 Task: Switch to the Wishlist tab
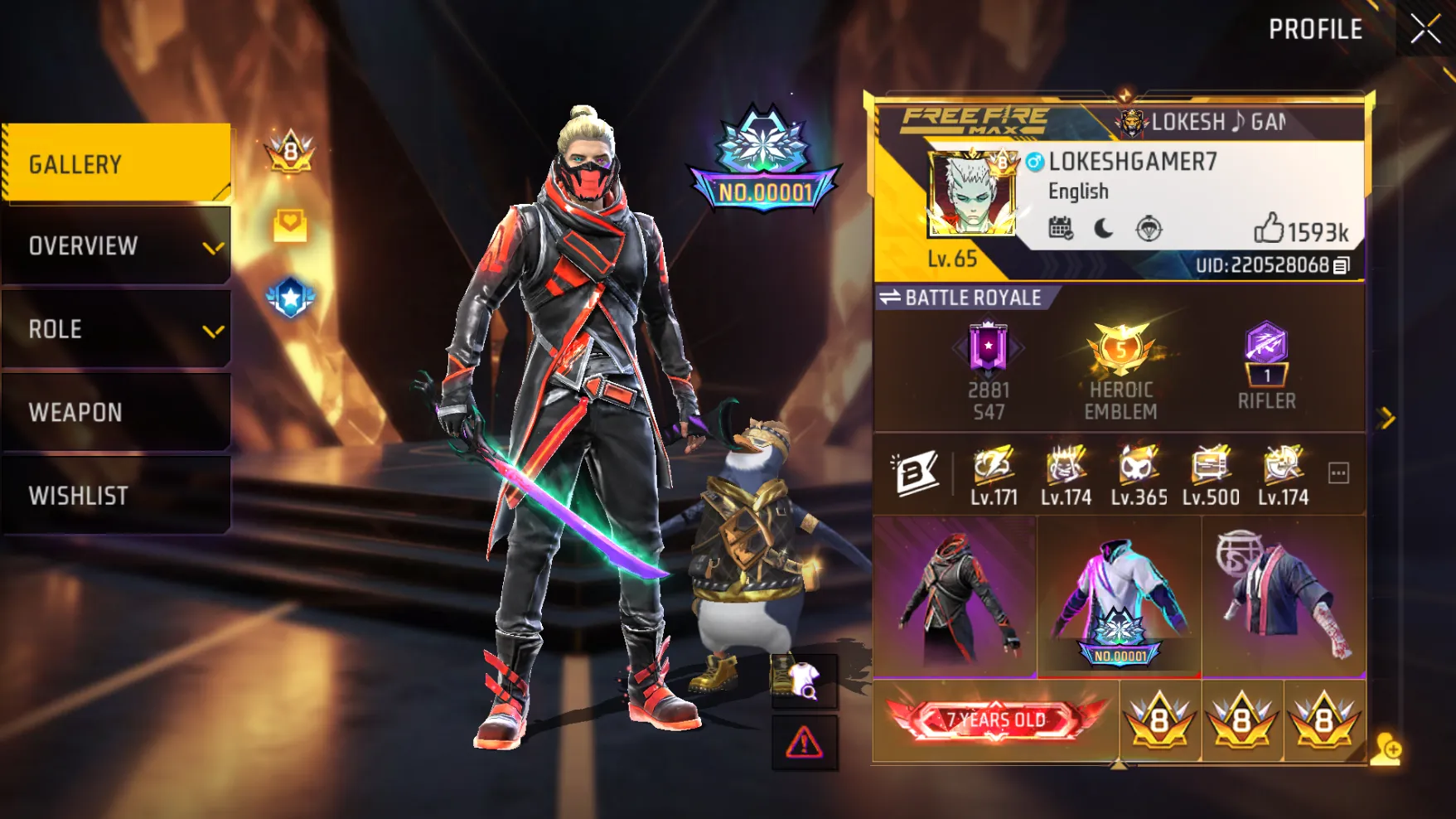click(117, 495)
